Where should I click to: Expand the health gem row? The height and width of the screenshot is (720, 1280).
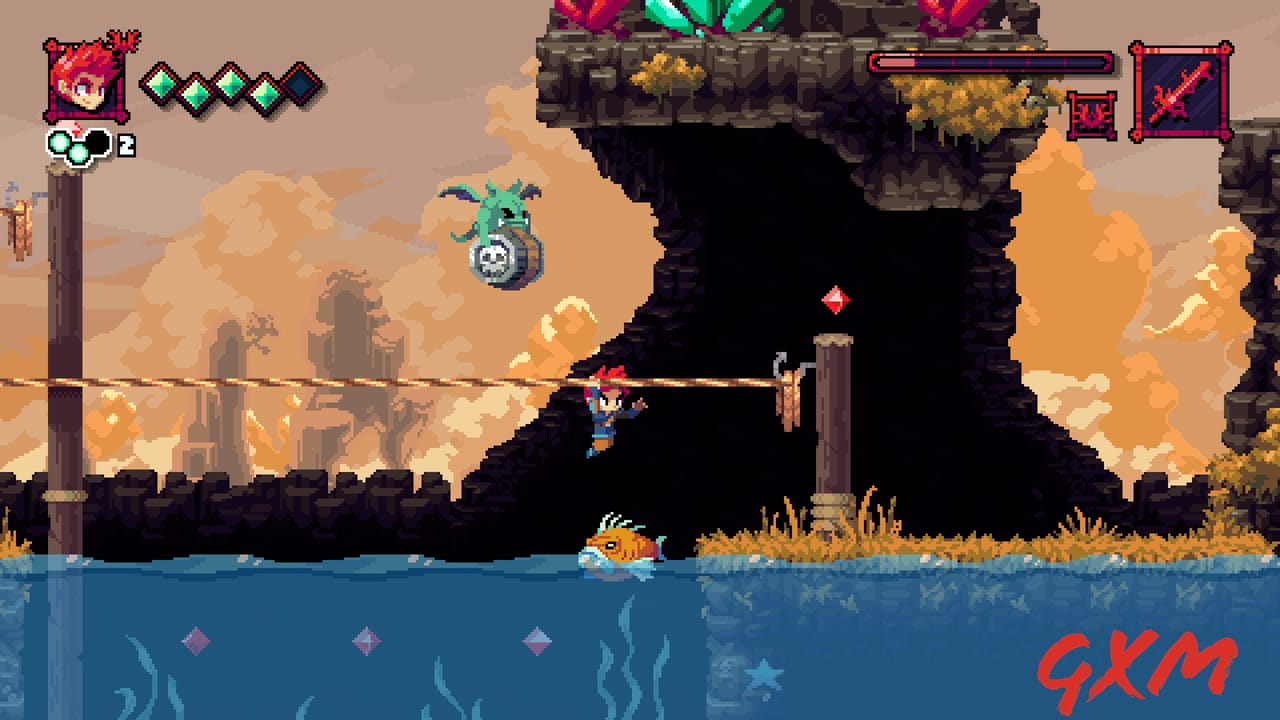click(x=229, y=86)
